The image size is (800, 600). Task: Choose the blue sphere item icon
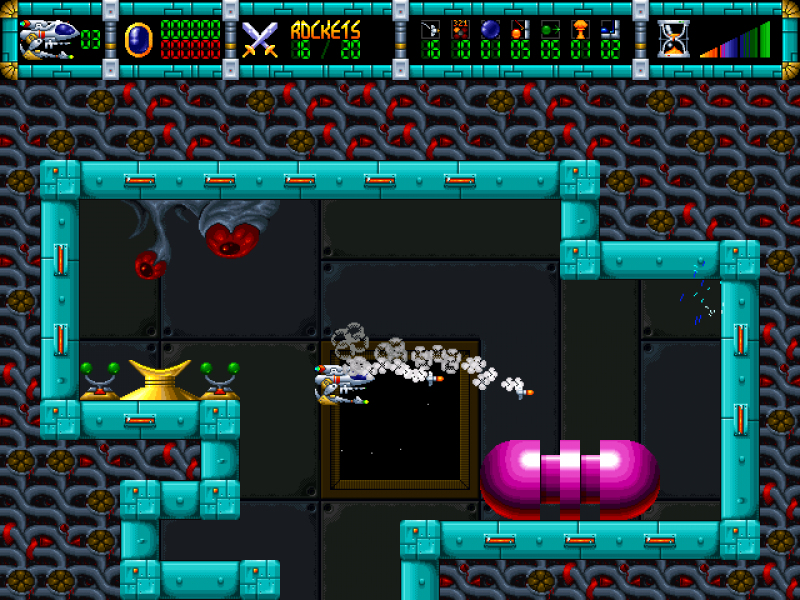click(490, 28)
